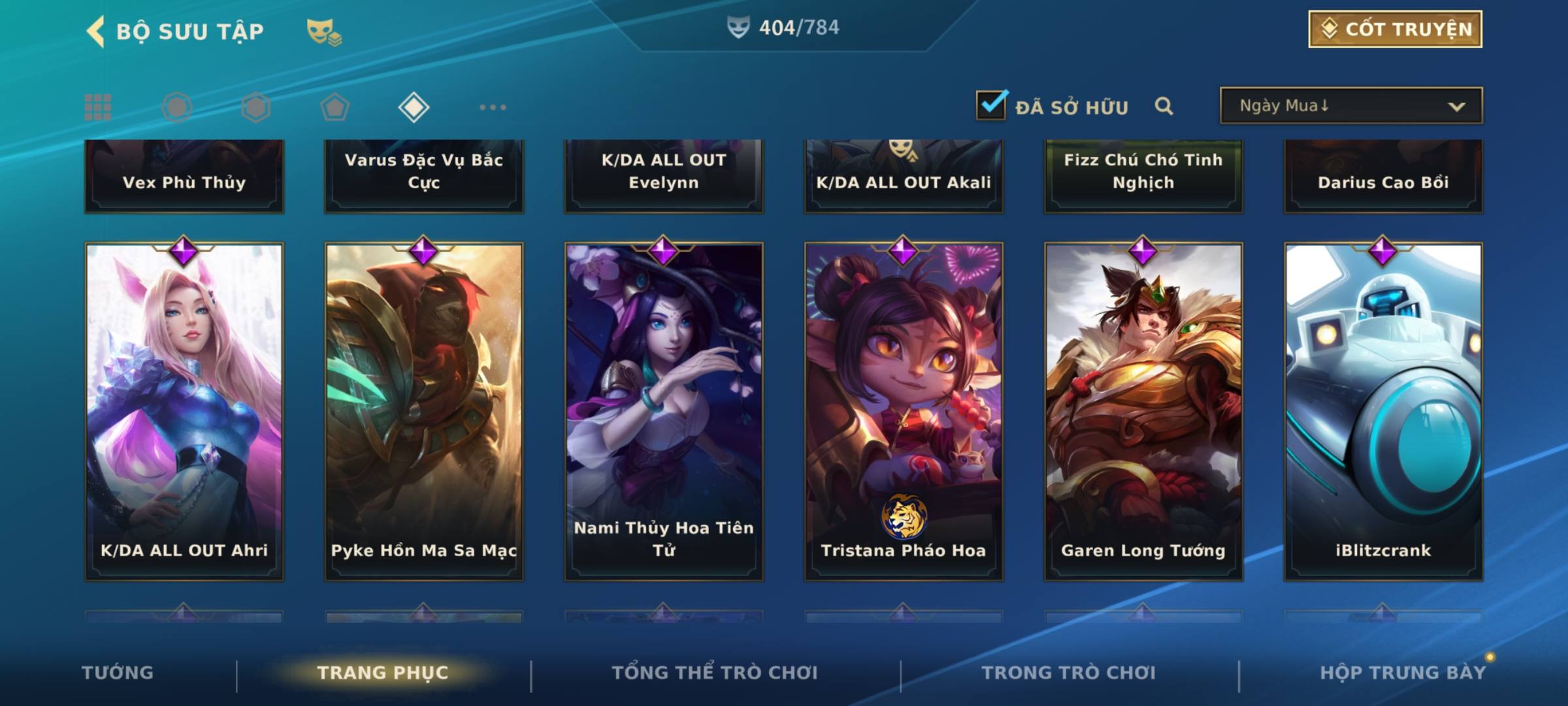The width and height of the screenshot is (1568, 706).
Task: Switch to the Tướng tab
Action: (118, 673)
